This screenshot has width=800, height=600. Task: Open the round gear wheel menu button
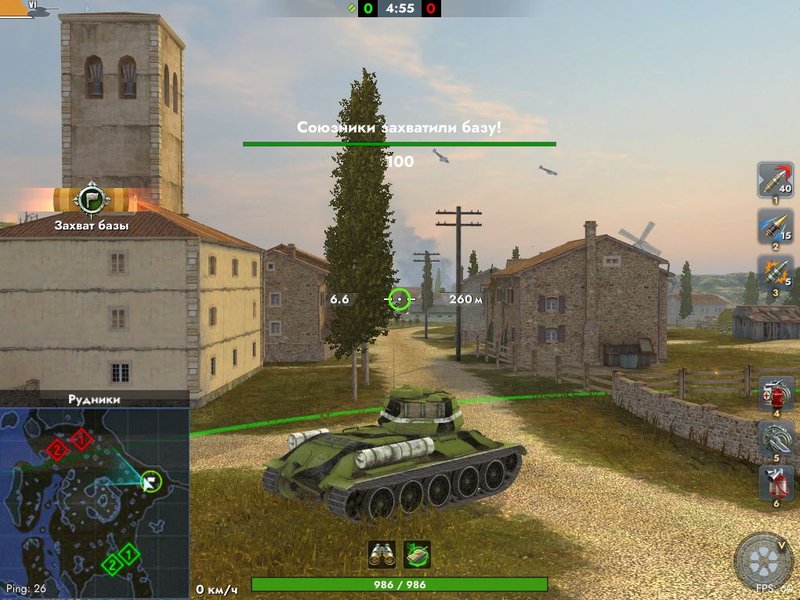click(764, 562)
